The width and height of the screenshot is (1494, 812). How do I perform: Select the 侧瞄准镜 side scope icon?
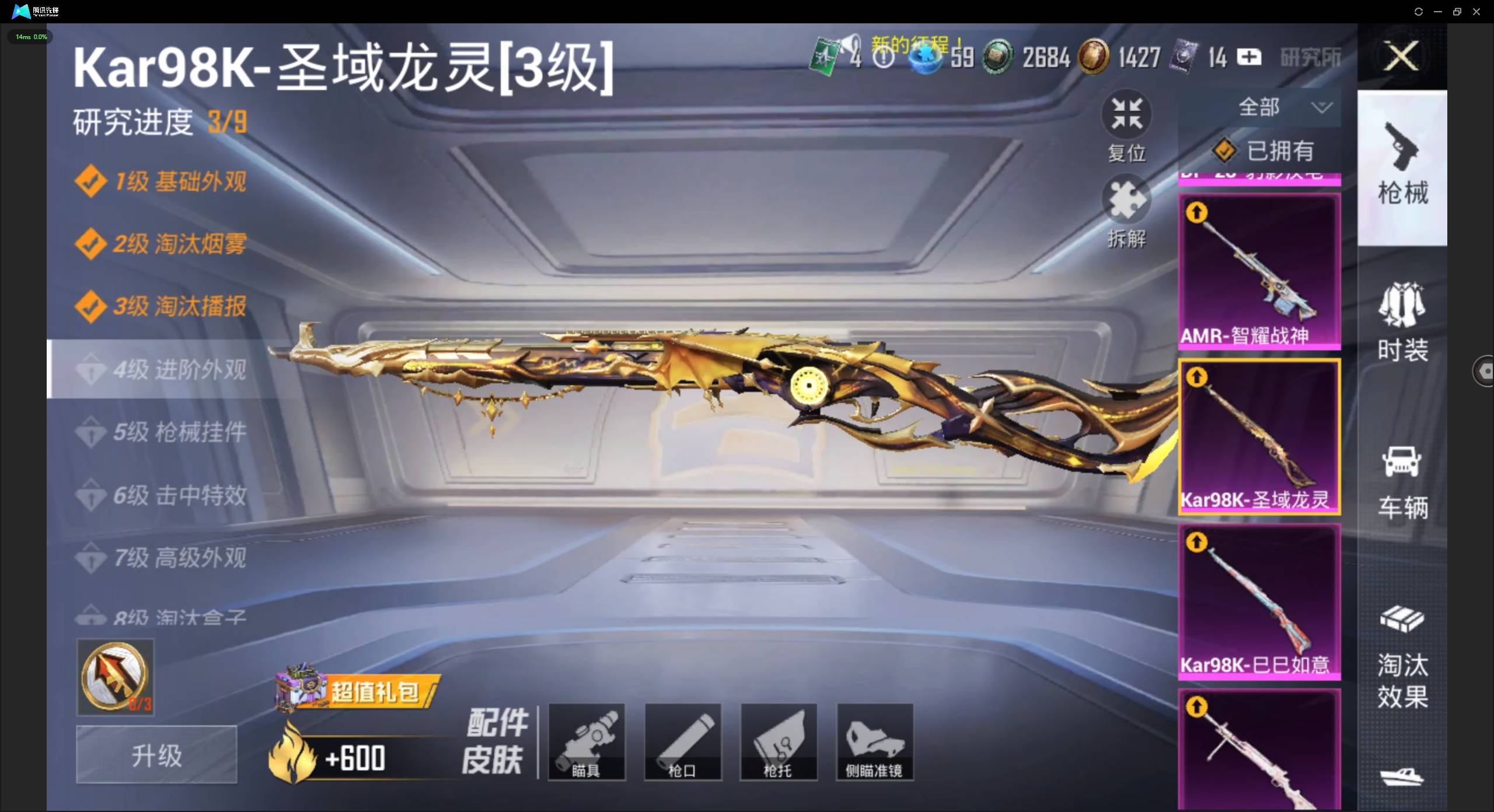pyautogui.click(x=874, y=742)
